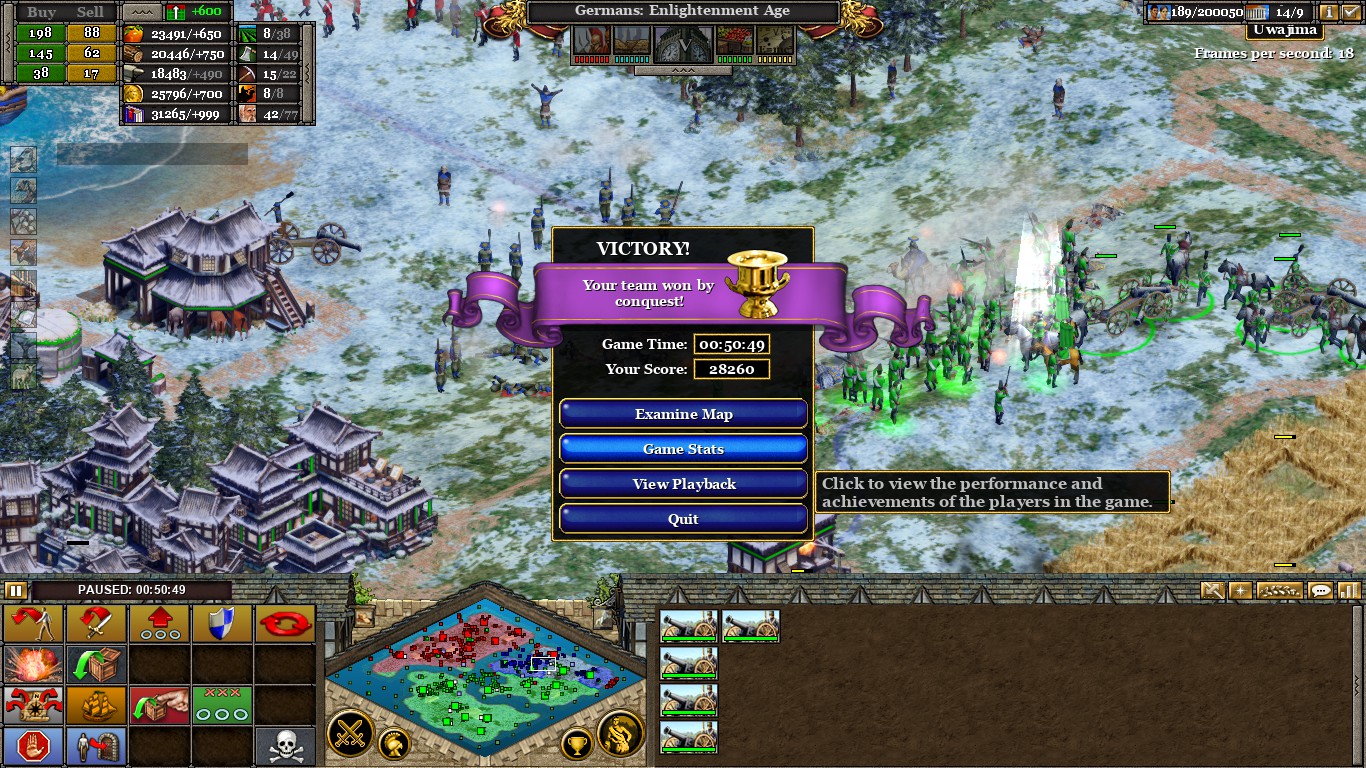Enable the blue shield Defensive stance icon
The width and height of the screenshot is (1366, 768).
[x=222, y=624]
